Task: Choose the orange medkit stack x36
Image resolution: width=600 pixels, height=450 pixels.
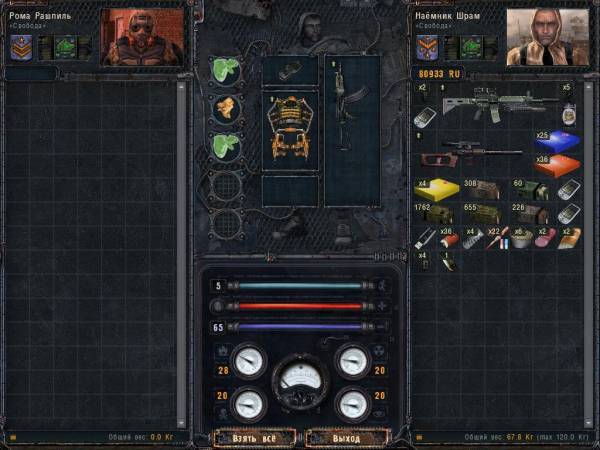Action: tap(557, 164)
